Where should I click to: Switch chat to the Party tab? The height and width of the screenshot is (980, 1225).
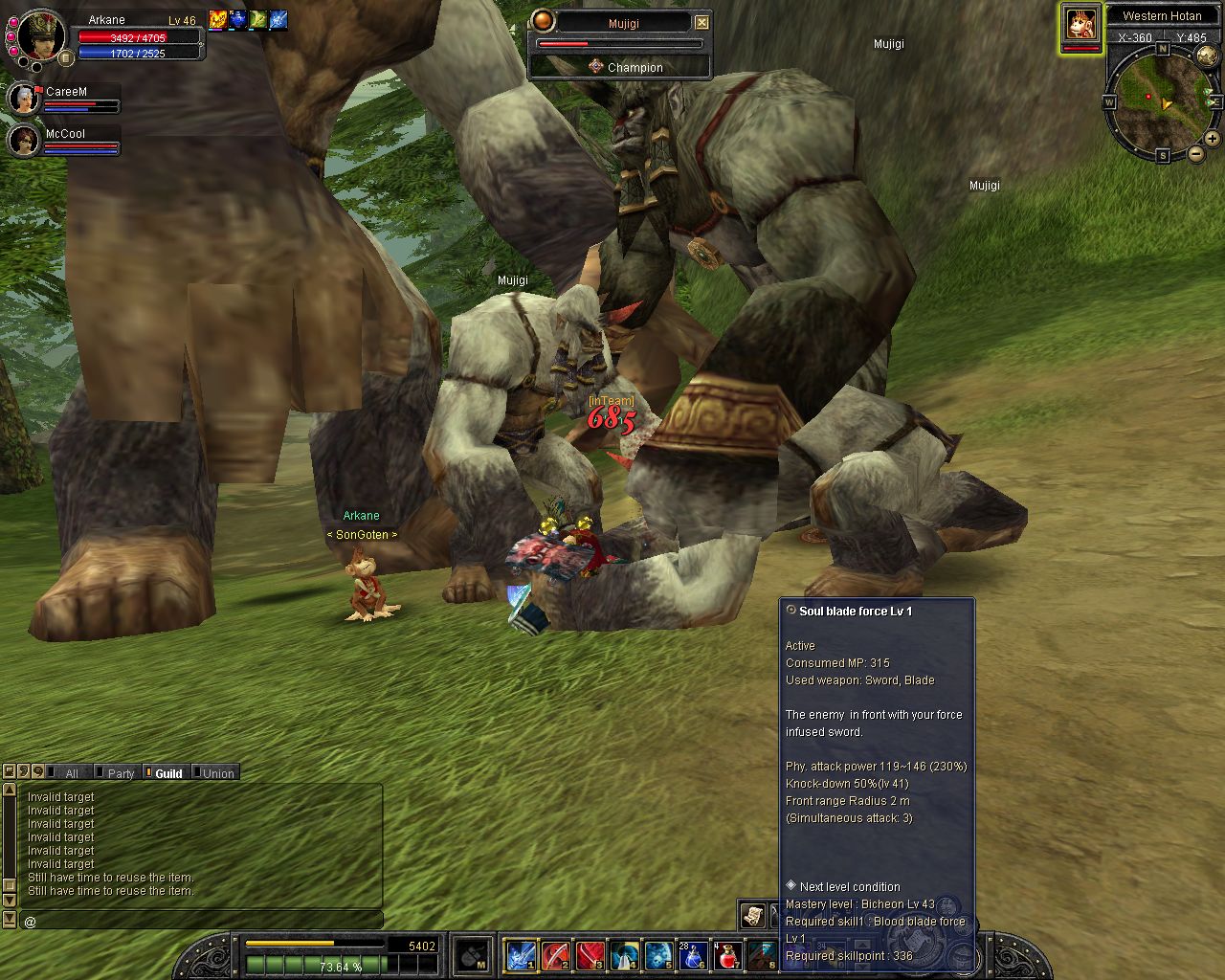[121, 773]
